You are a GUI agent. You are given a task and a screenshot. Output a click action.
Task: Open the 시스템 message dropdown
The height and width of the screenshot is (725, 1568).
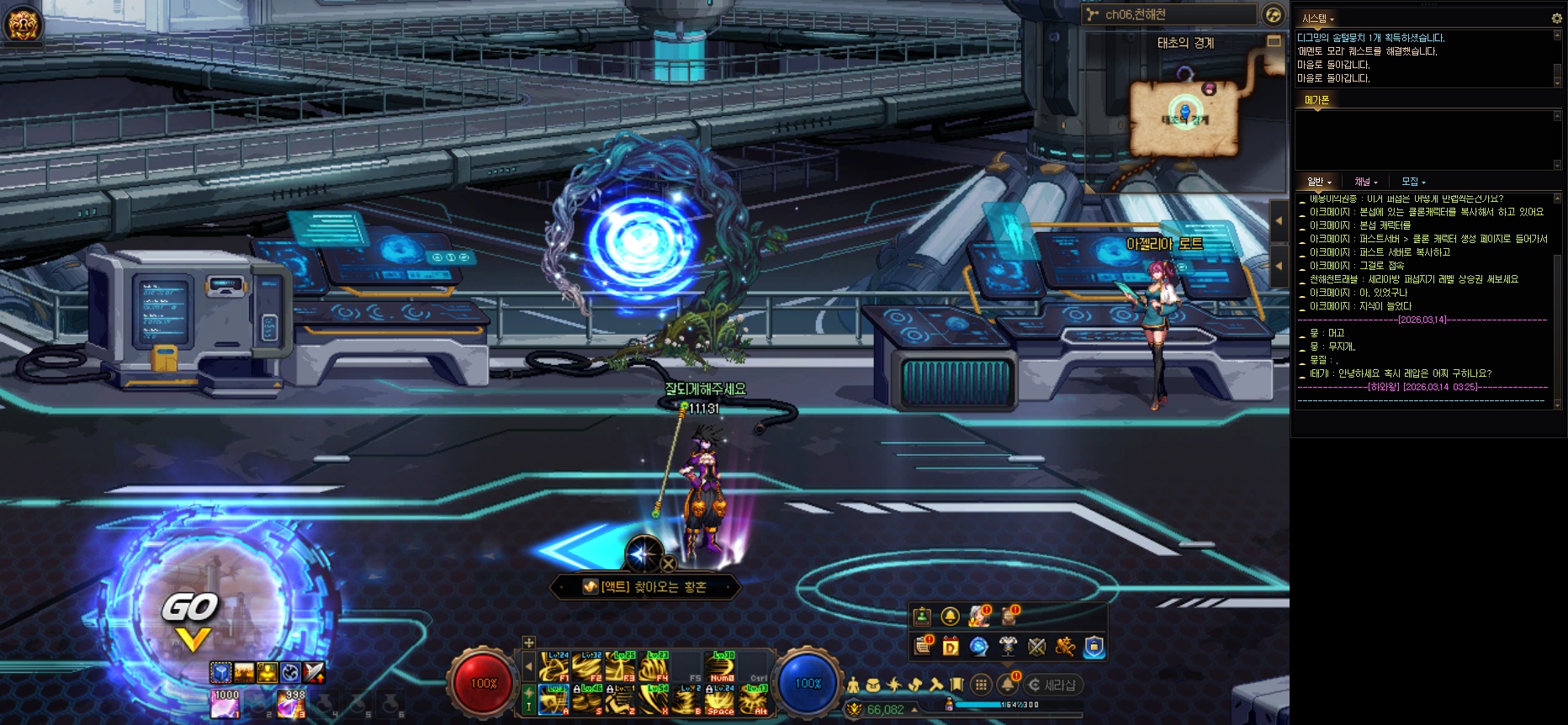coord(1317,19)
